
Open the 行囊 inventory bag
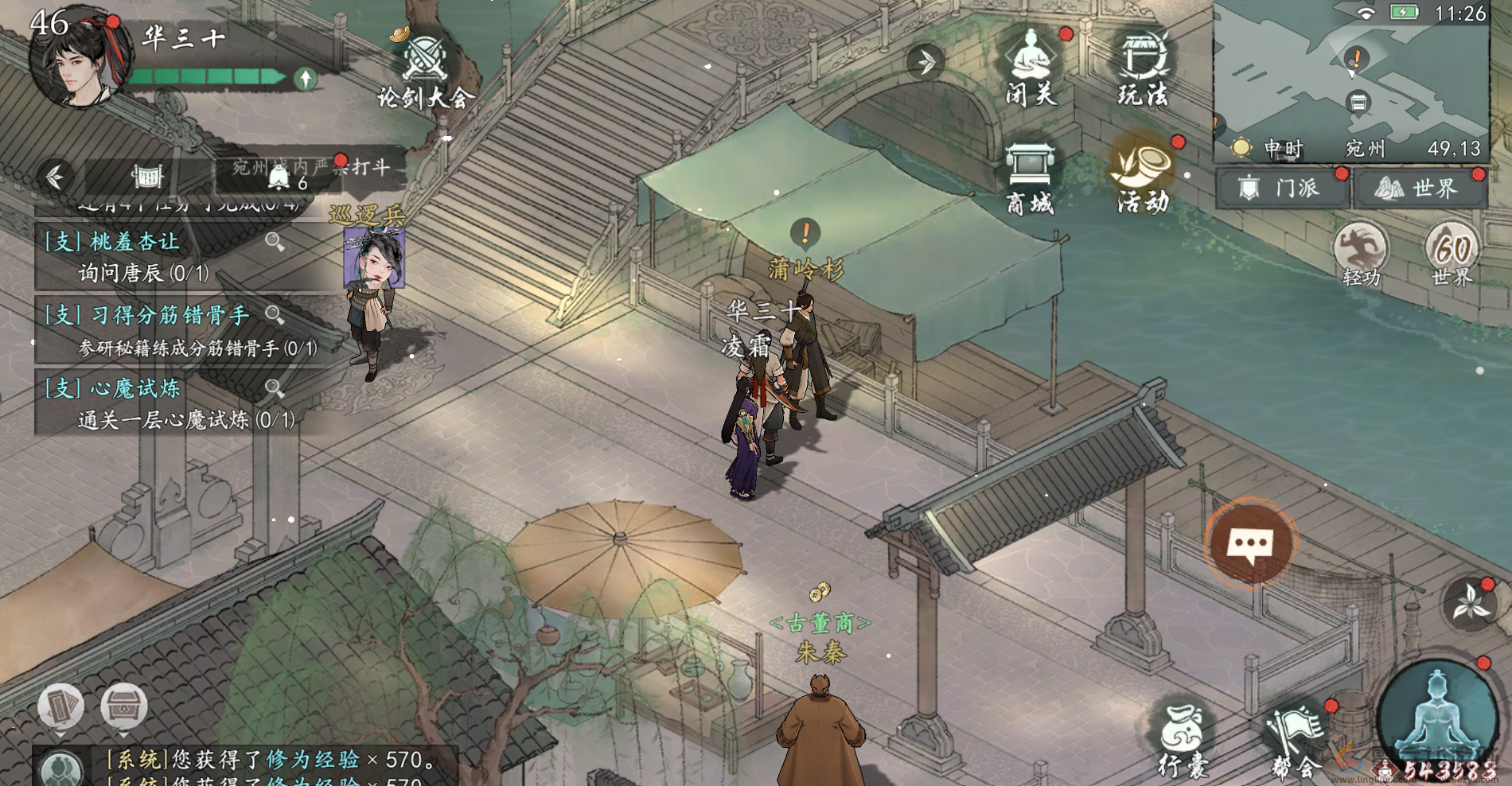(1183, 740)
